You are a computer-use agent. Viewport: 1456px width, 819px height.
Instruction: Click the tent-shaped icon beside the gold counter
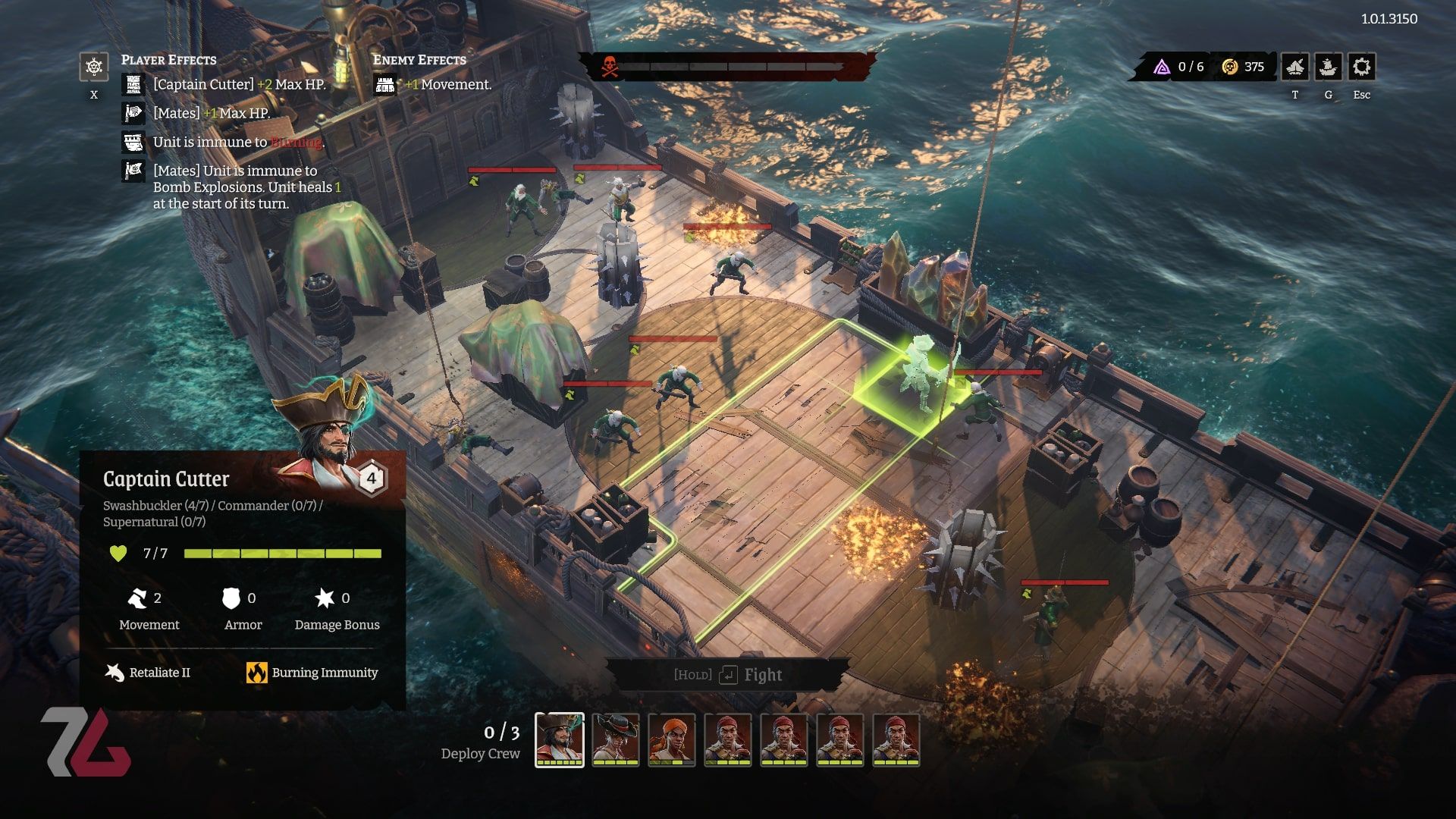1294,67
